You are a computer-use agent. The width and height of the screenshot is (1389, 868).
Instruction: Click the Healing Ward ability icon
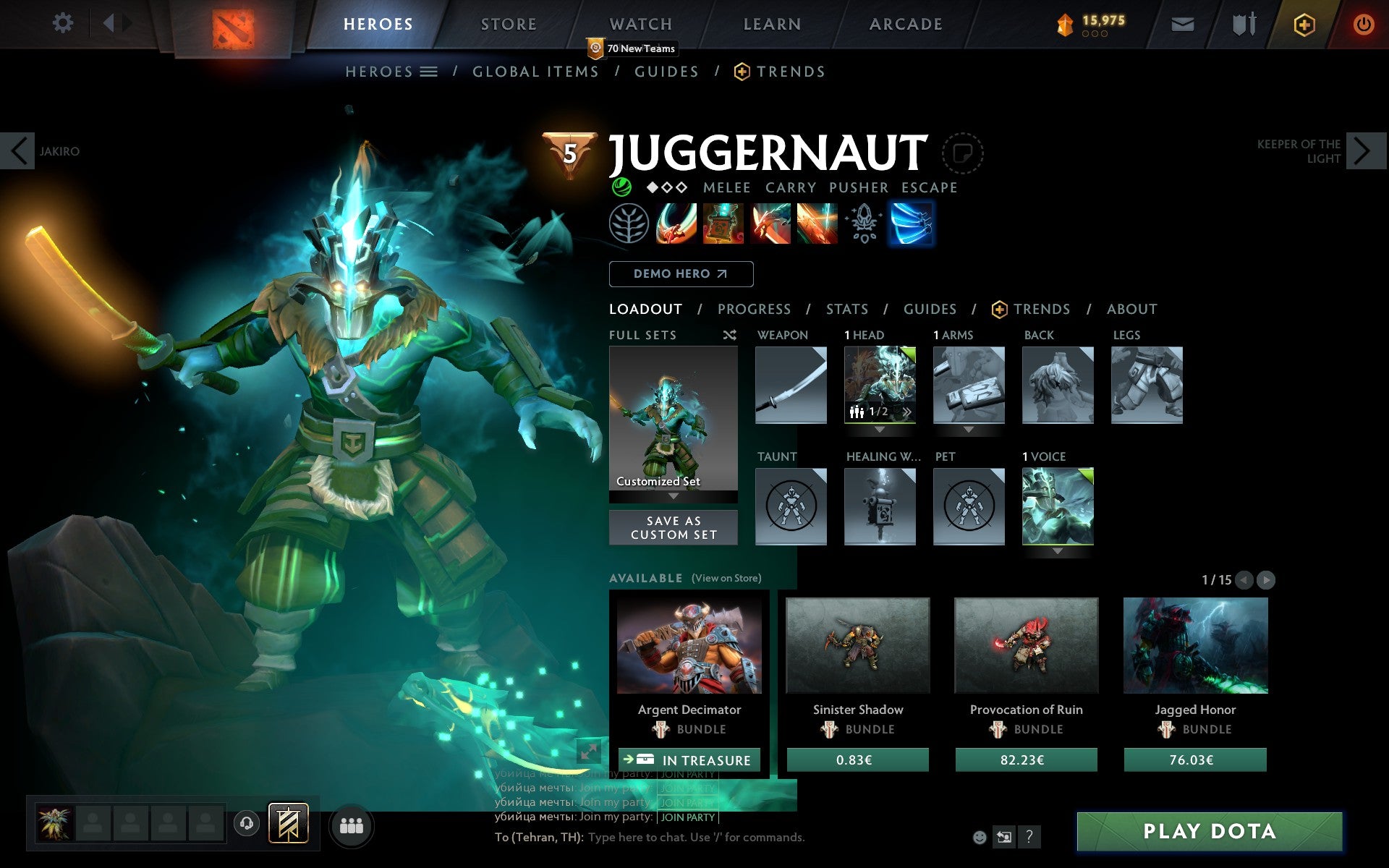[x=723, y=224]
